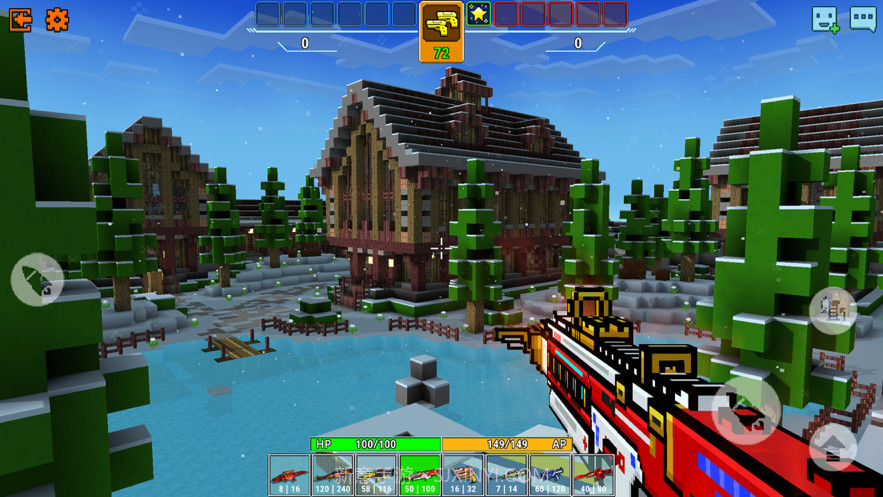Select the blue gun slot with 60 | 120
The height and width of the screenshot is (497, 883).
550,475
